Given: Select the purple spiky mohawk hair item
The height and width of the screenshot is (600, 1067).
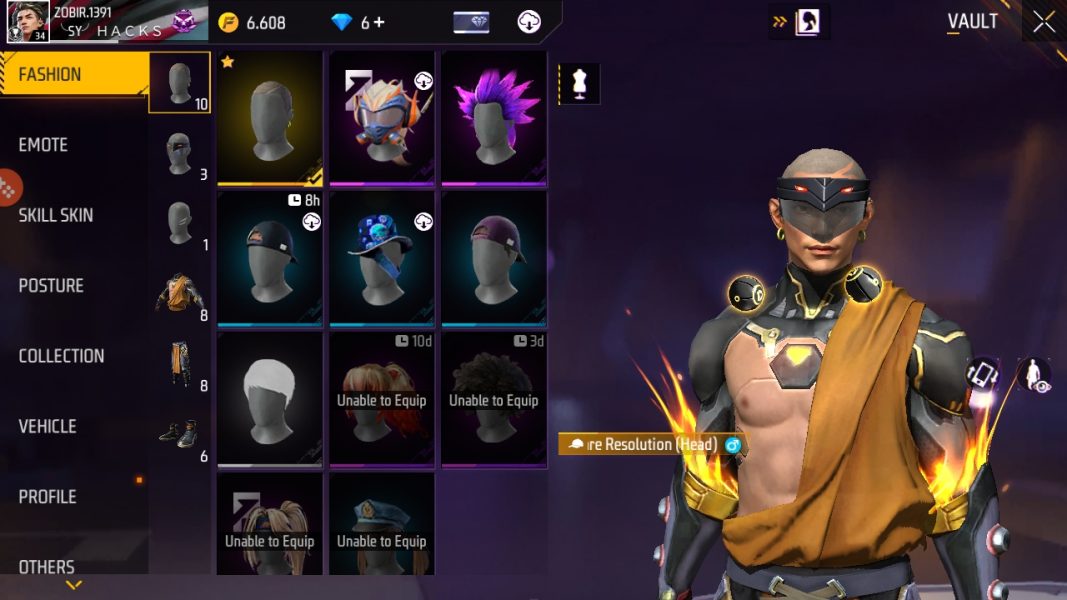Looking at the screenshot, I should pyautogui.click(x=494, y=118).
